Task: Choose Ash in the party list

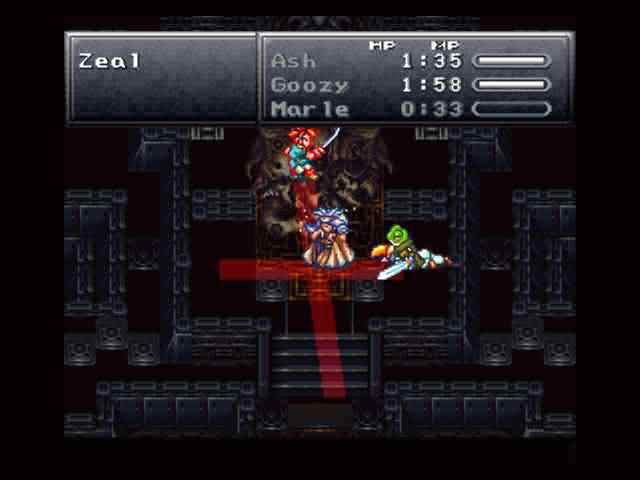Action: tap(294, 61)
